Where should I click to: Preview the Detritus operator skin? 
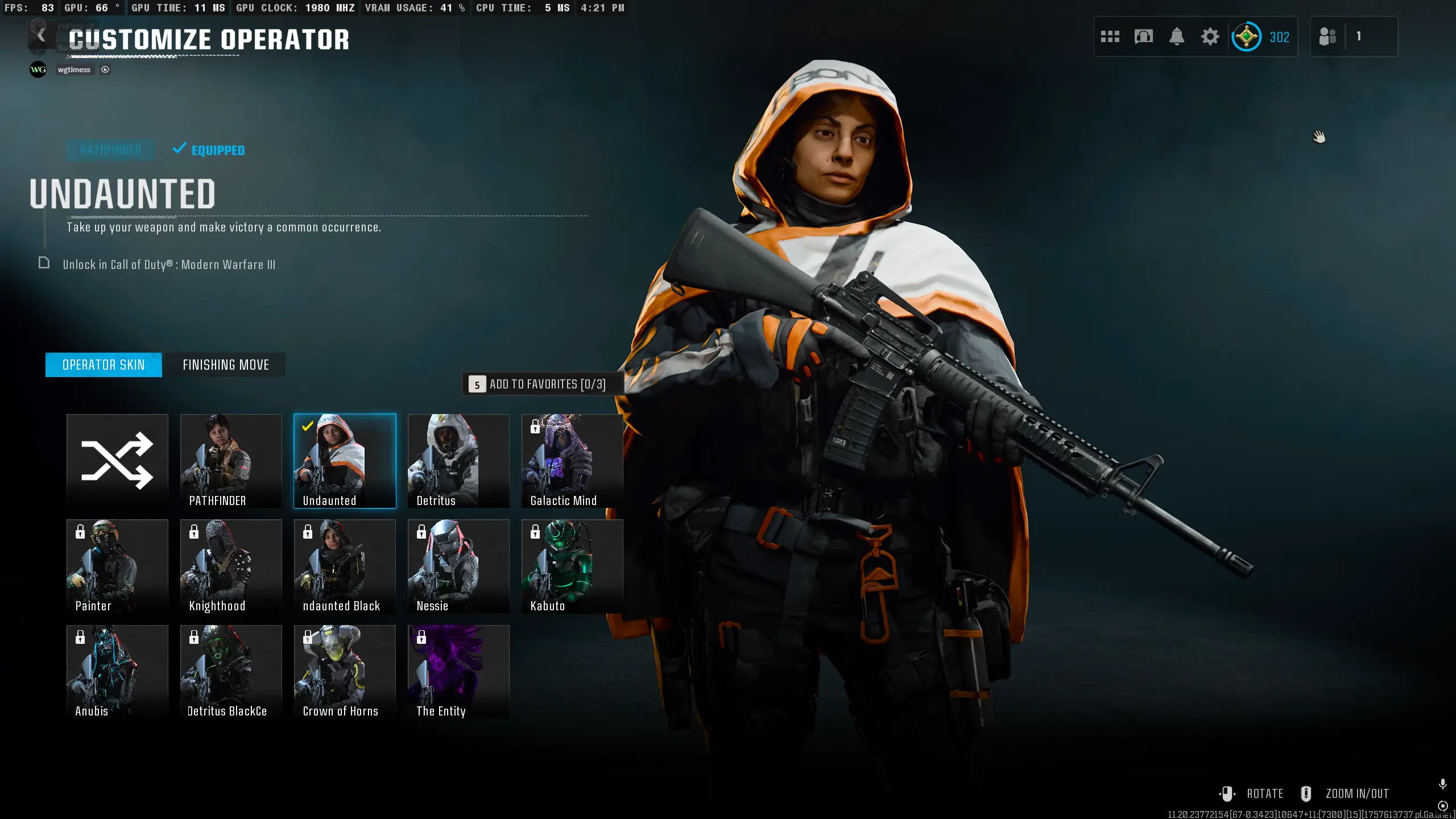click(458, 461)
